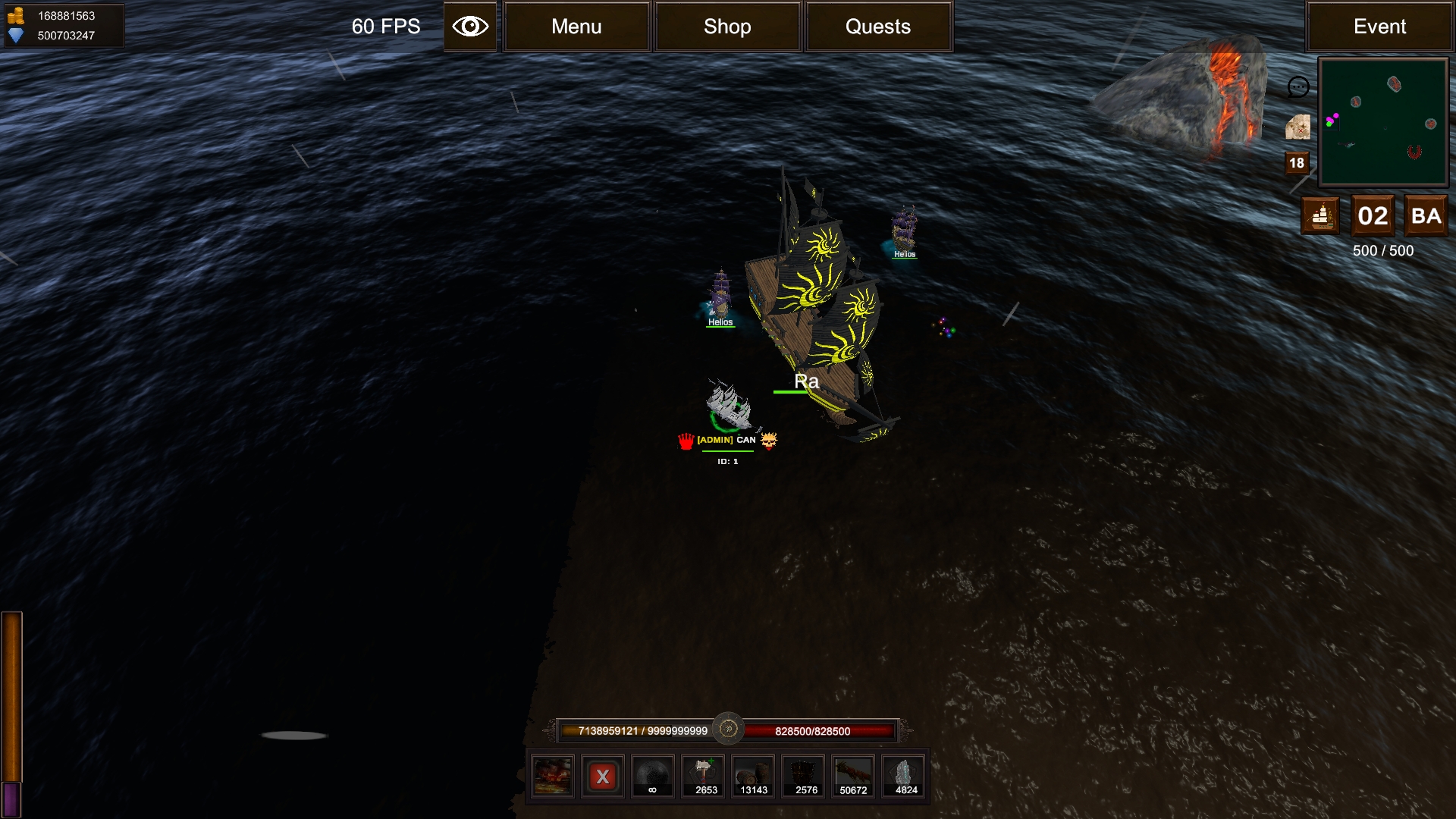
Task: Open the Event panel
Action: coord(1379,27)
